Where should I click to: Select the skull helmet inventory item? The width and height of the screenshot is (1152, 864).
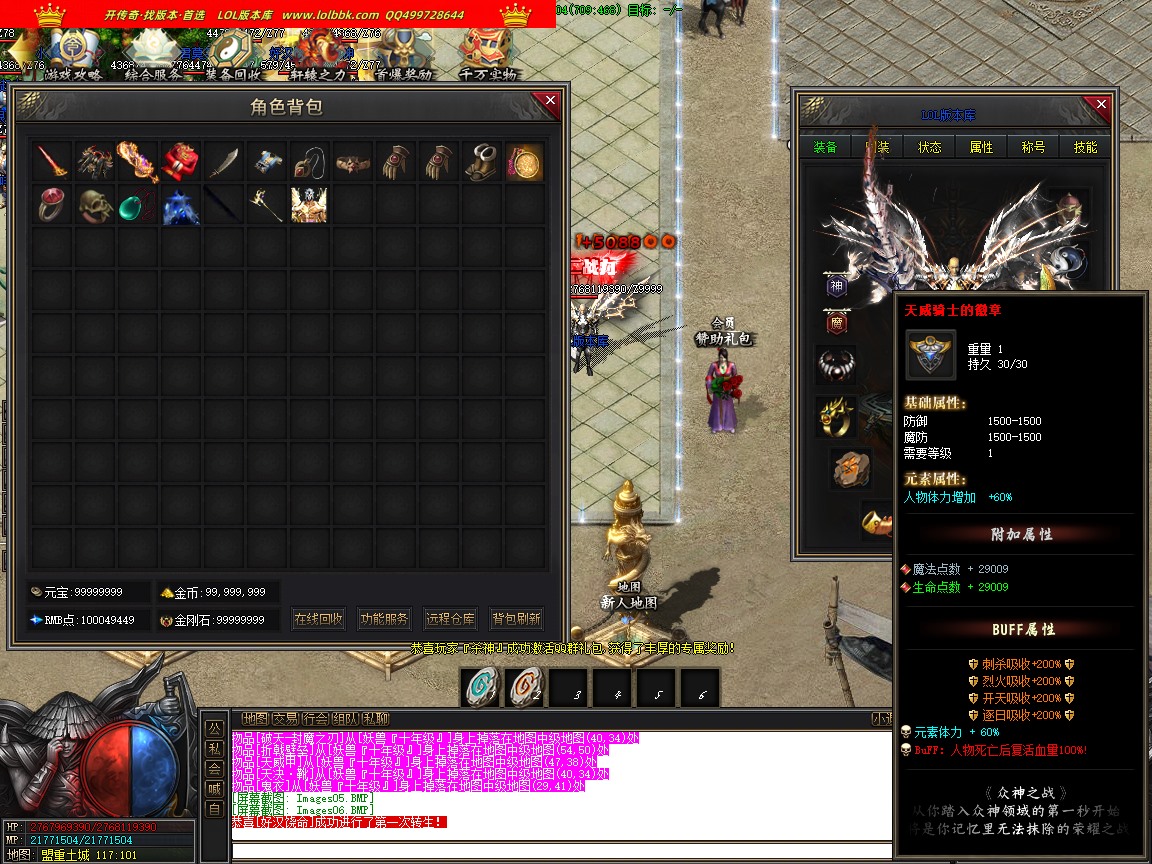click(x=95, y=204)
